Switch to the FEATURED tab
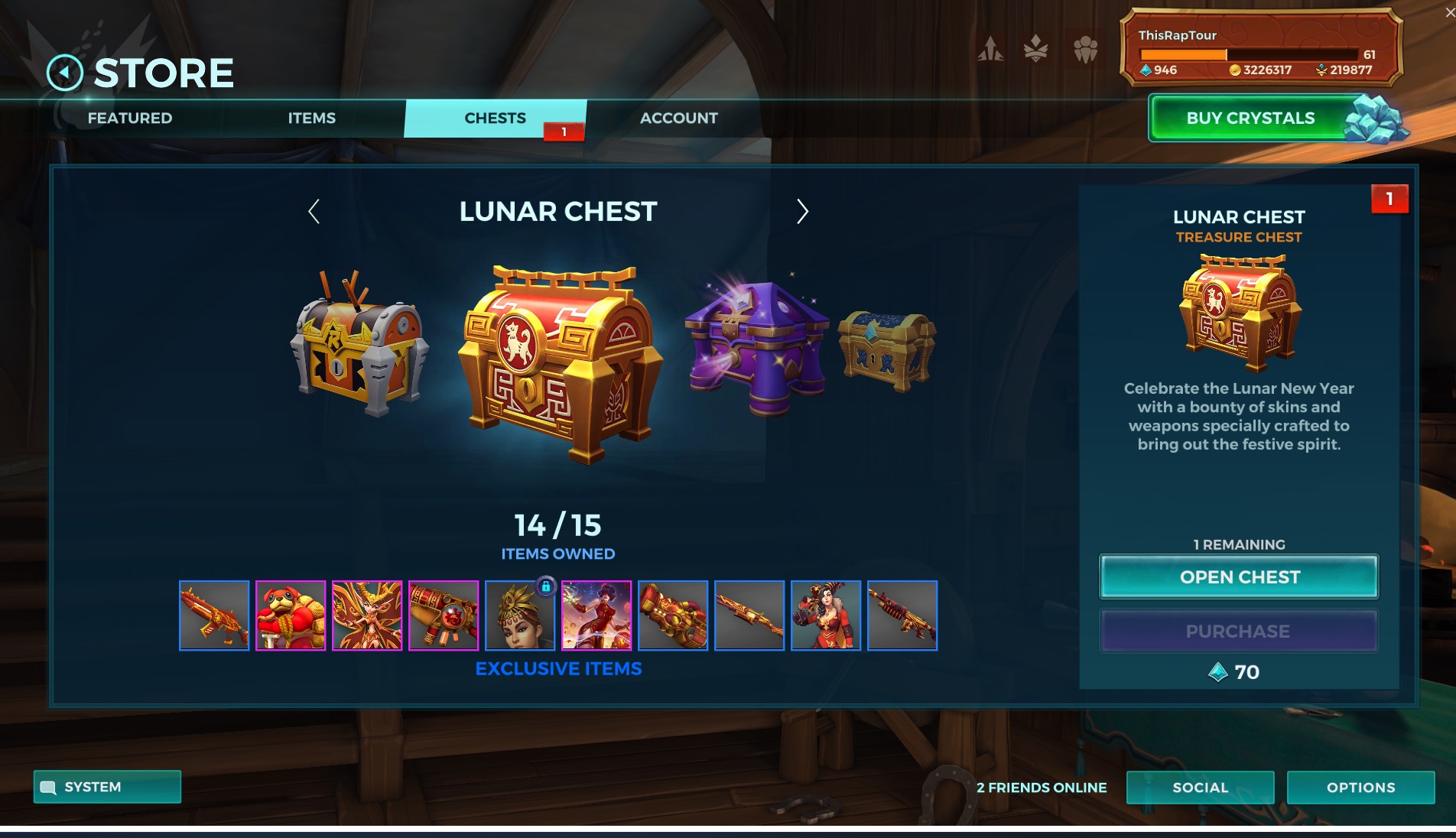Image resolution: width=1456 pixels, height=838 pixels. (x=130, y=118)
